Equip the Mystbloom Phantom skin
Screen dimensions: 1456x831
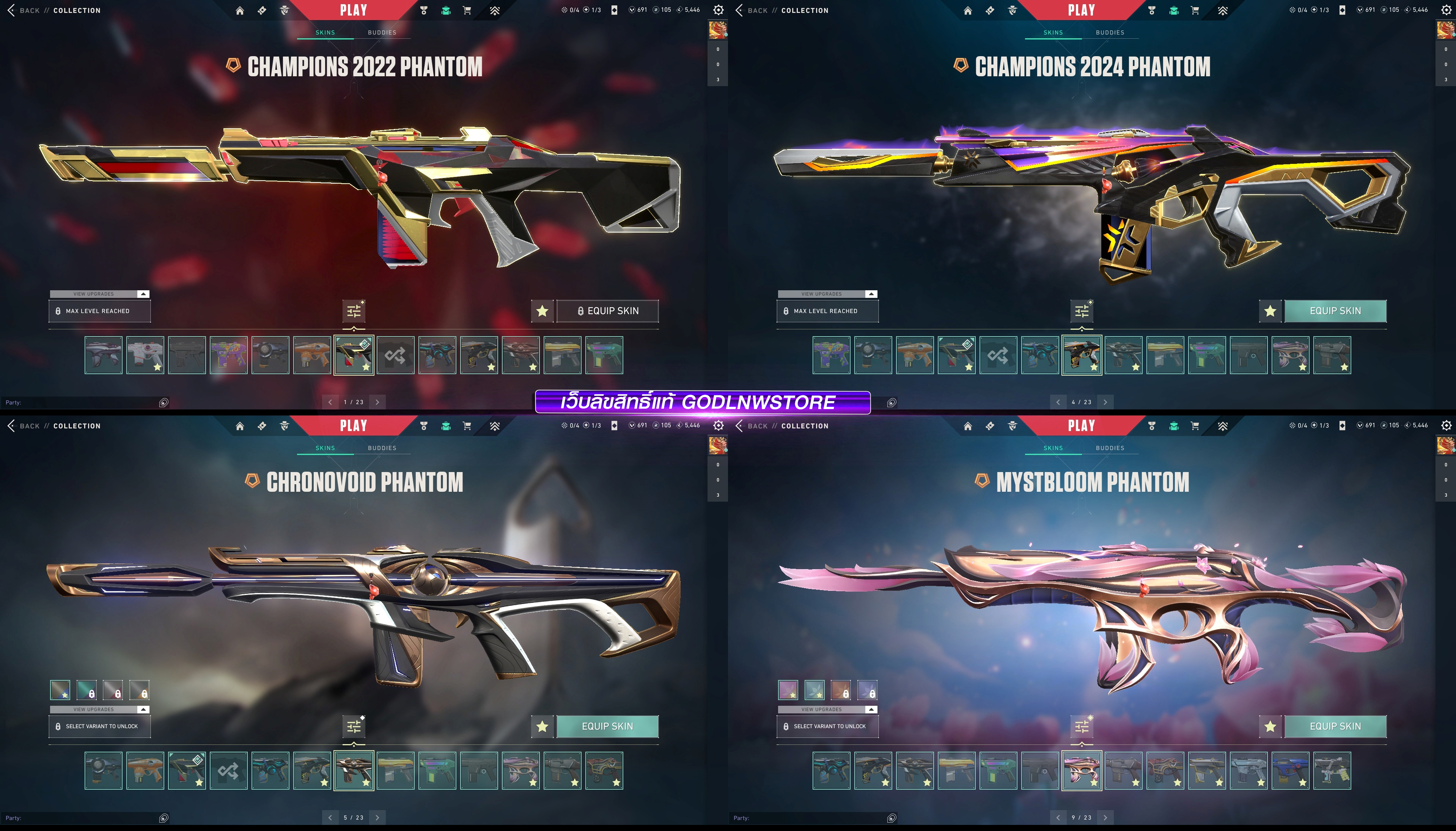point(1335,727)
